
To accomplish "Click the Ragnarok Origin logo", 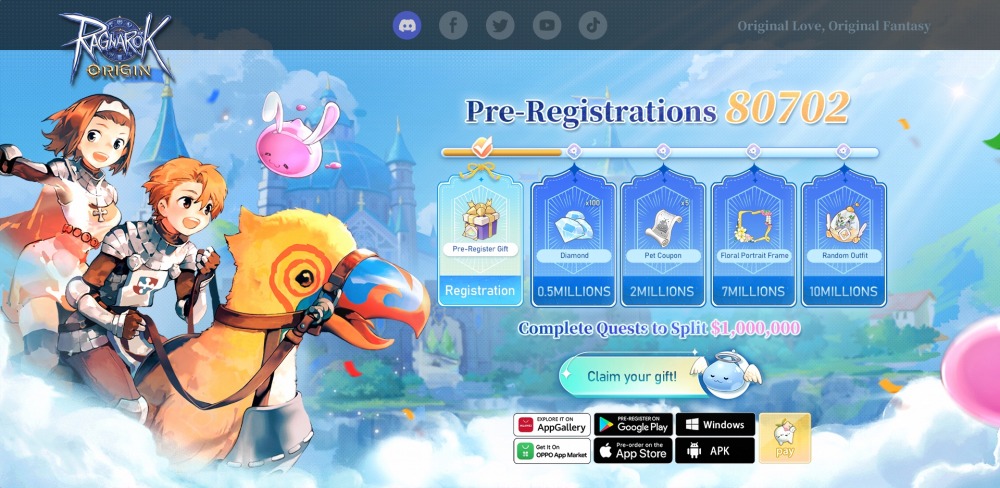I will (x=116, y=45).
